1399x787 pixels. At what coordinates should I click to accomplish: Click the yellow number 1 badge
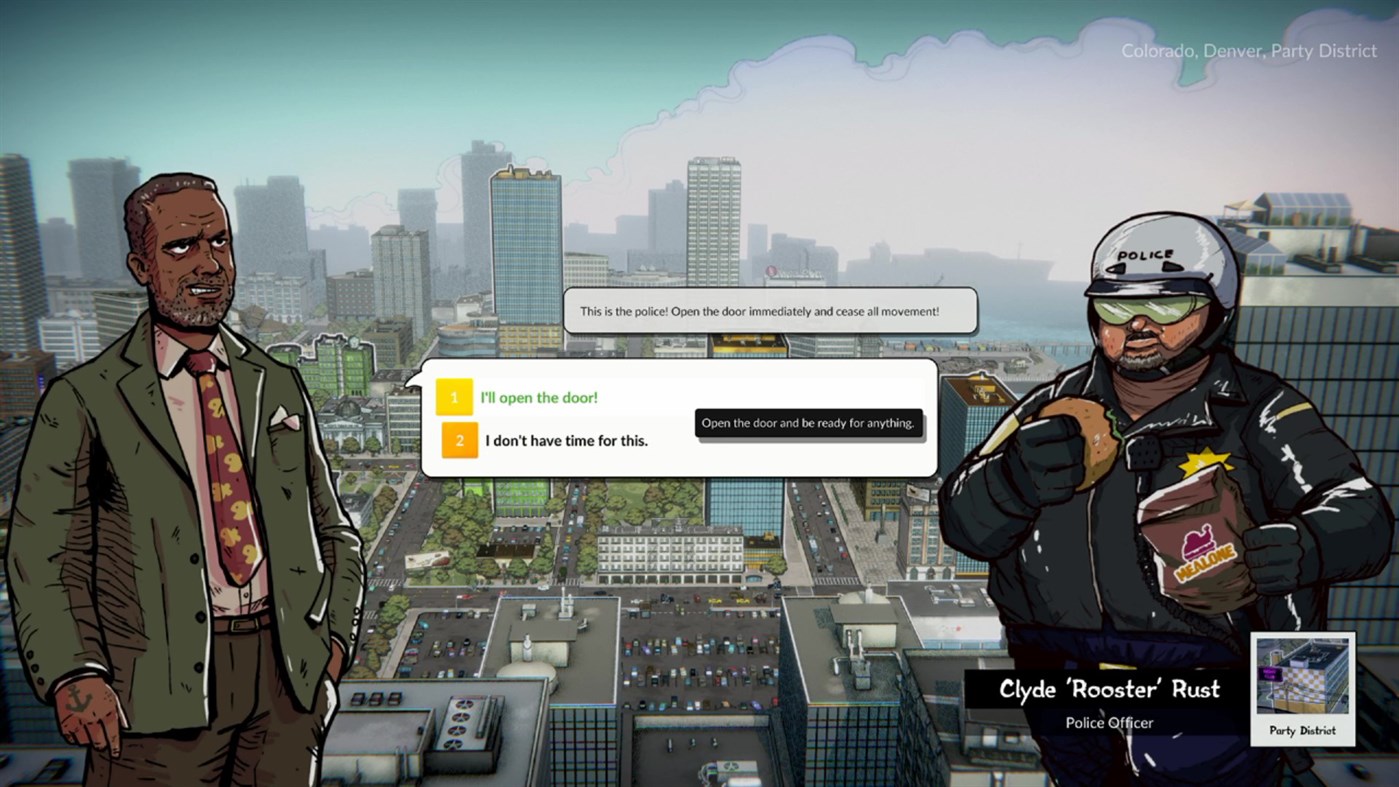coord(454,397)
